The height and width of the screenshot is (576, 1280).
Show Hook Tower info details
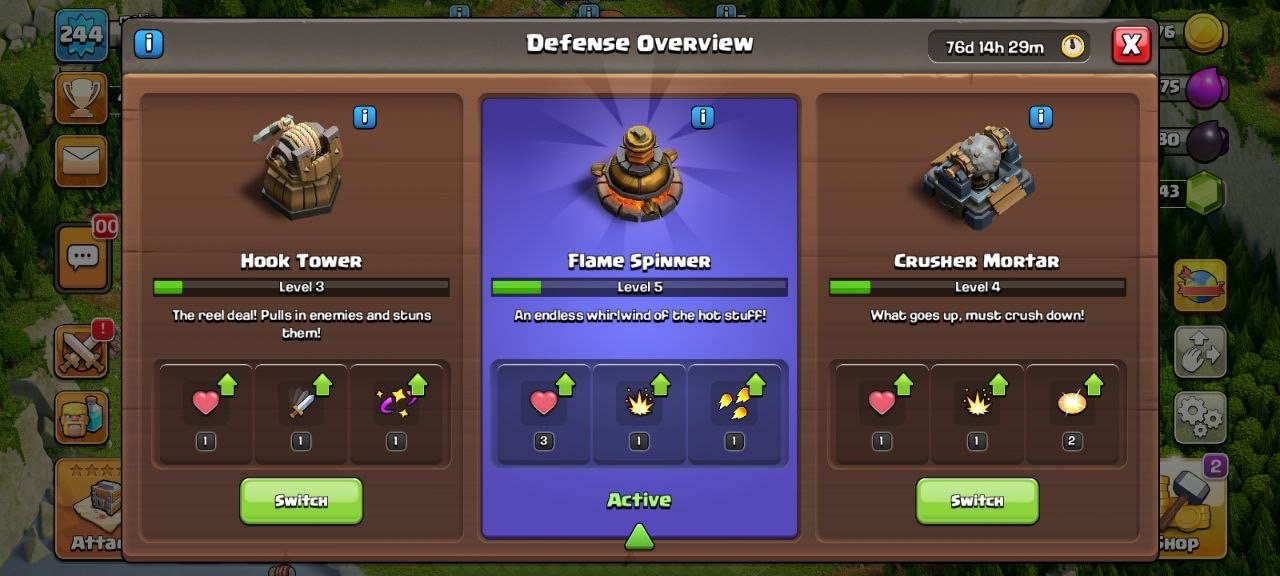(365, 117)
